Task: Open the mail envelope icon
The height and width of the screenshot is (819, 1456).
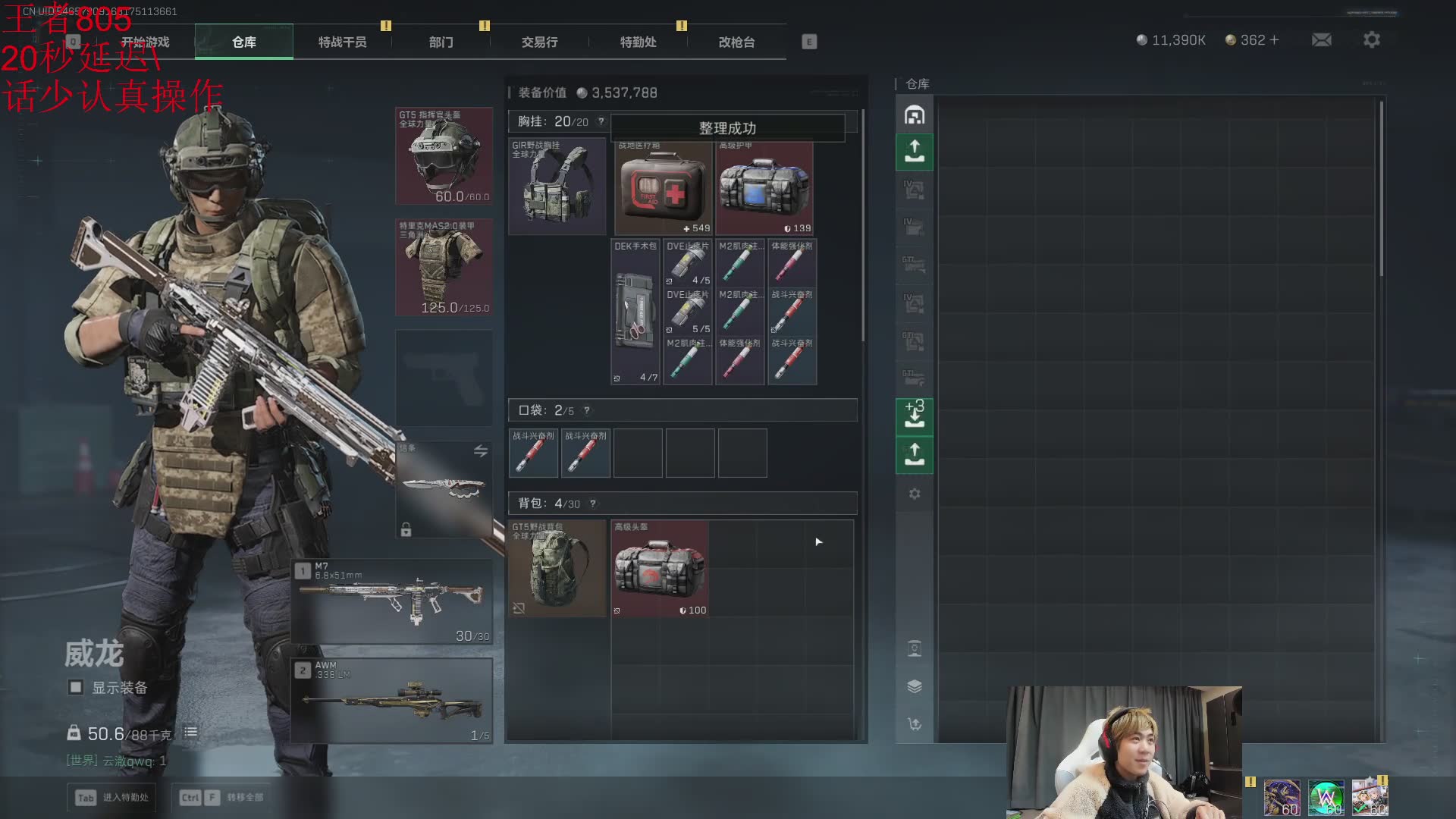Action: (x=1321, y=40)
